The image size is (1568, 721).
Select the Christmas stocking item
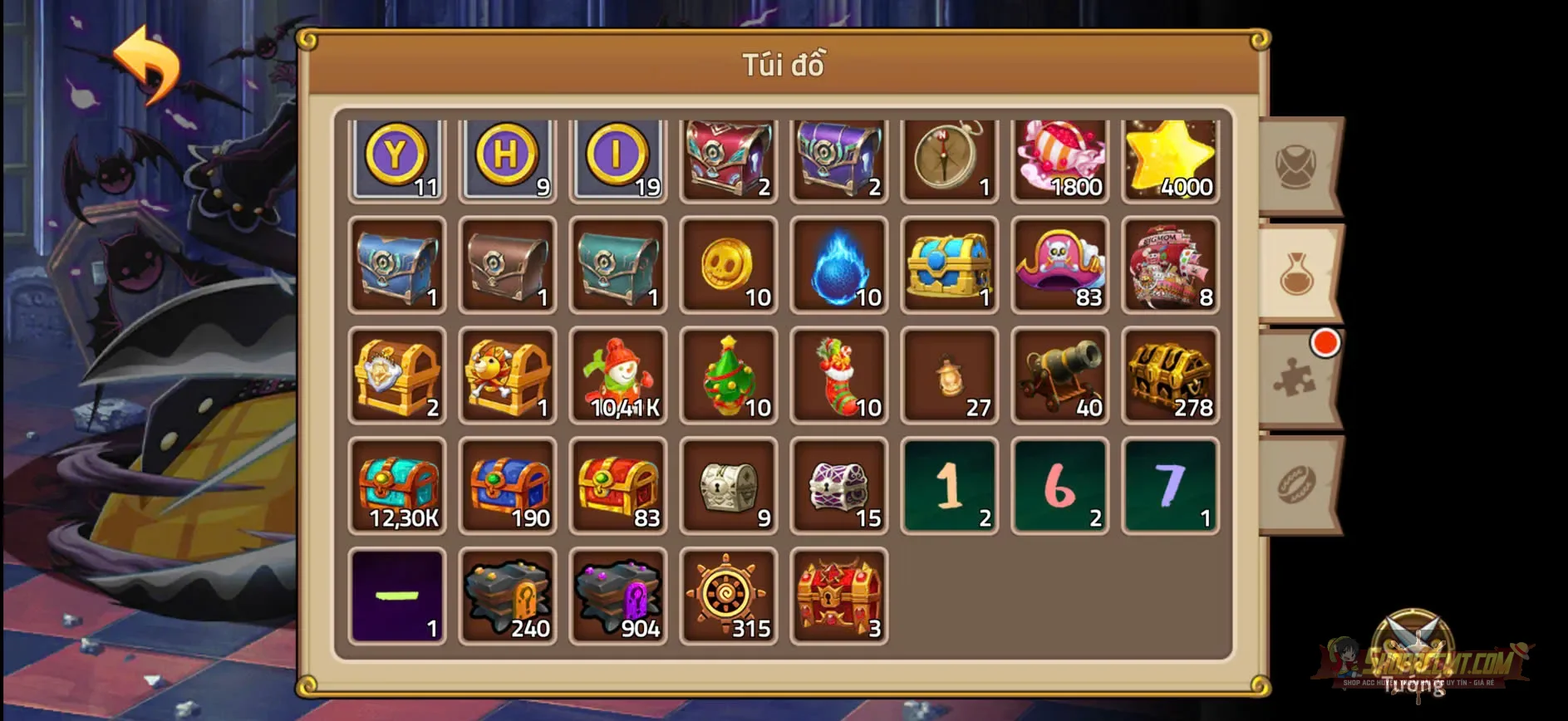[x=838, y=376]
